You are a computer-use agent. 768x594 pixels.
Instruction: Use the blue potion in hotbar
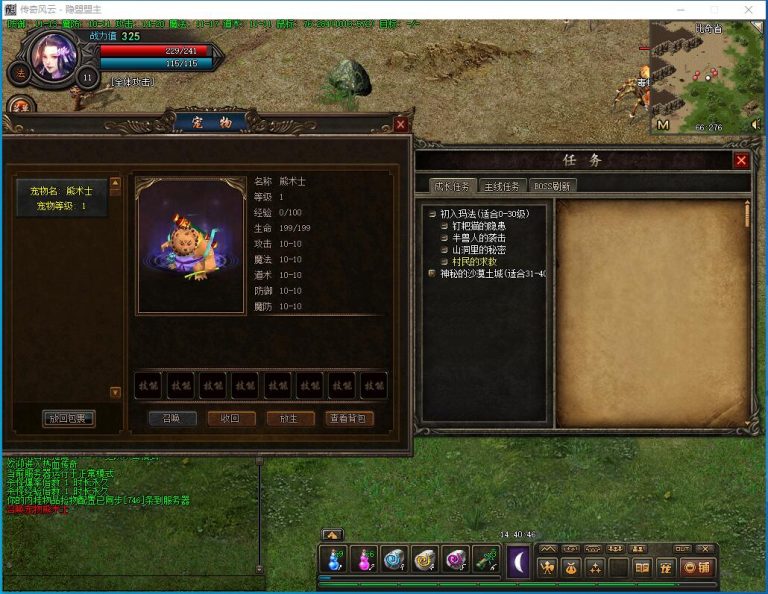tap(332, 560)
